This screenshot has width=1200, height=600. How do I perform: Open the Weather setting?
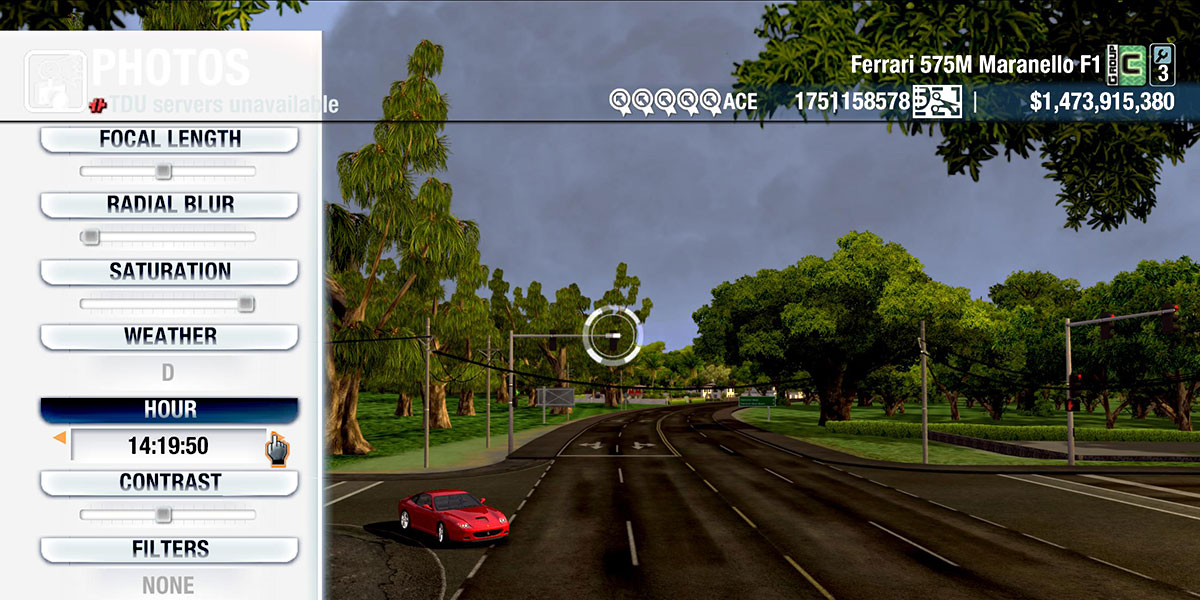pos(169,337)
